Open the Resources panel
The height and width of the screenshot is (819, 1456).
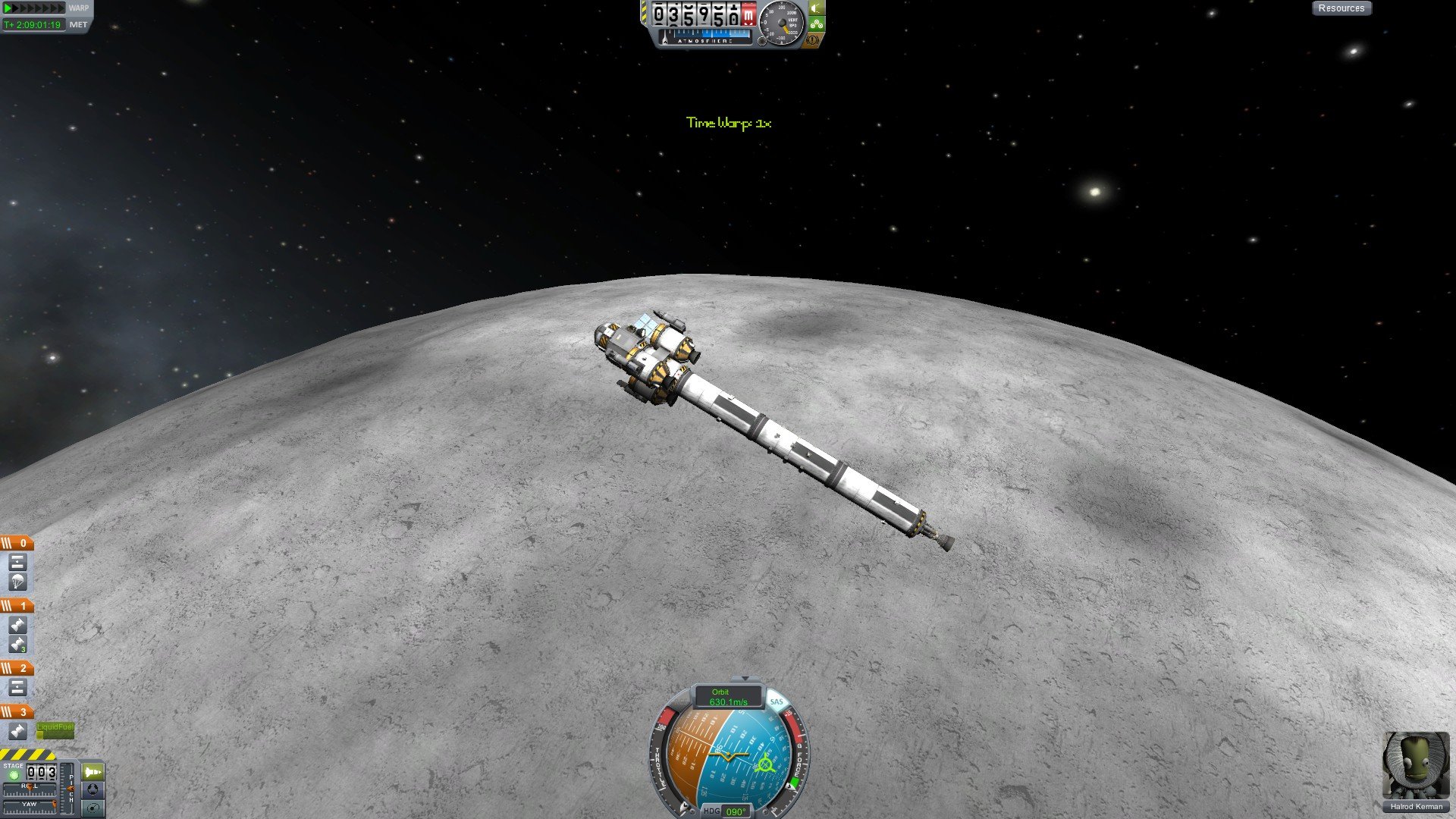click(x=1341, y=8)
